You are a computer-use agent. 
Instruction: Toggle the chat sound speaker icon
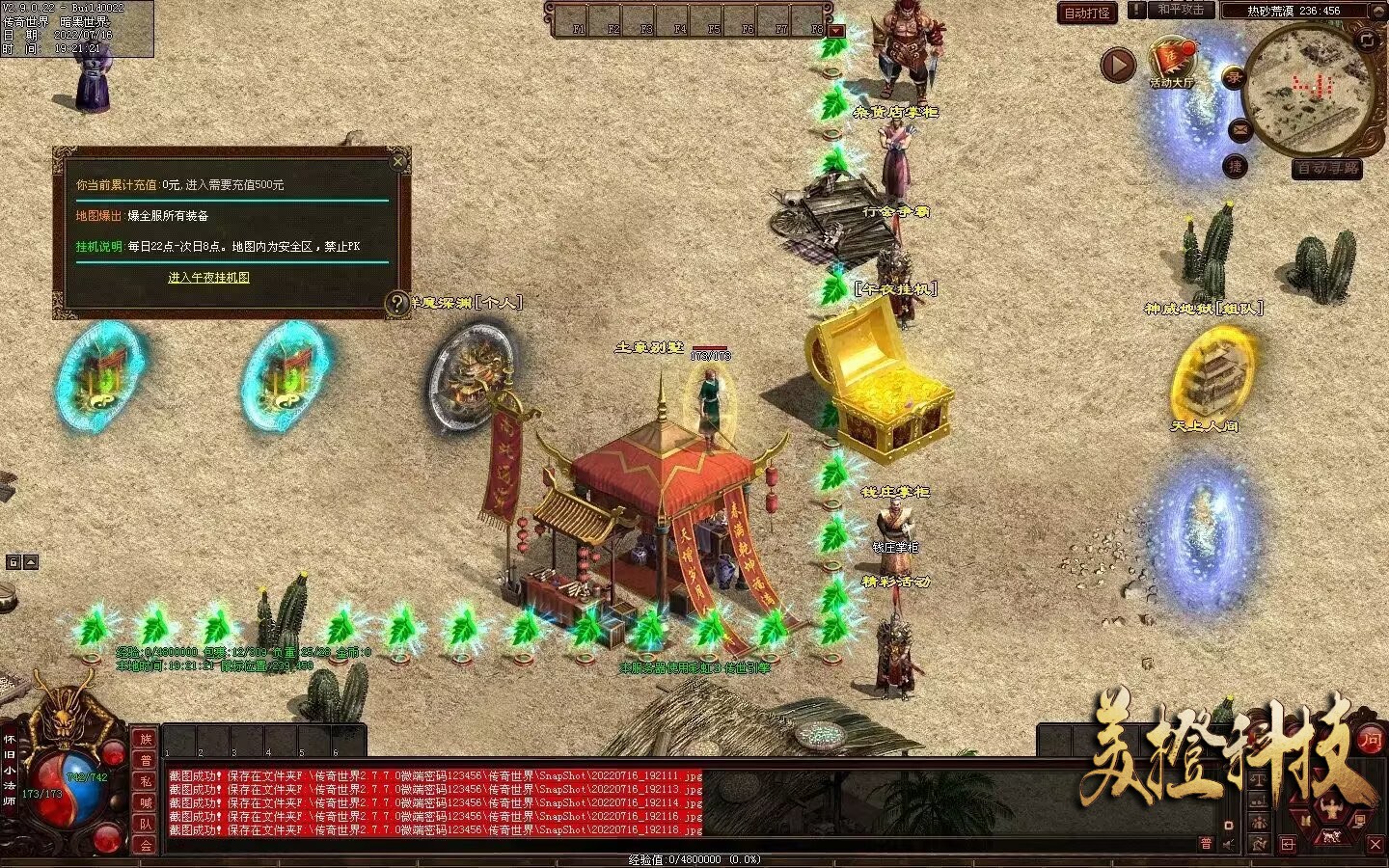point(1229,844)
